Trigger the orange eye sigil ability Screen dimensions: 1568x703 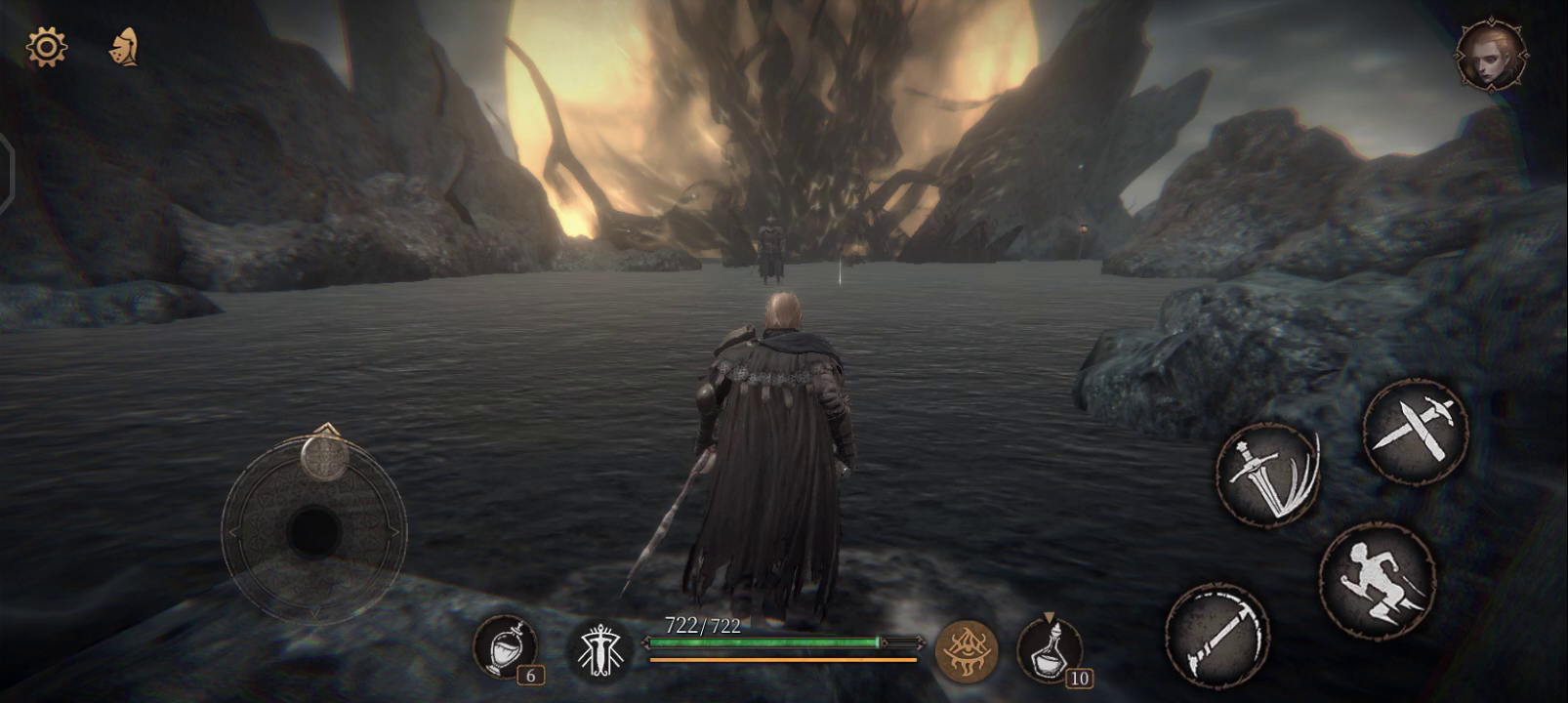click(x=967, y=650)
